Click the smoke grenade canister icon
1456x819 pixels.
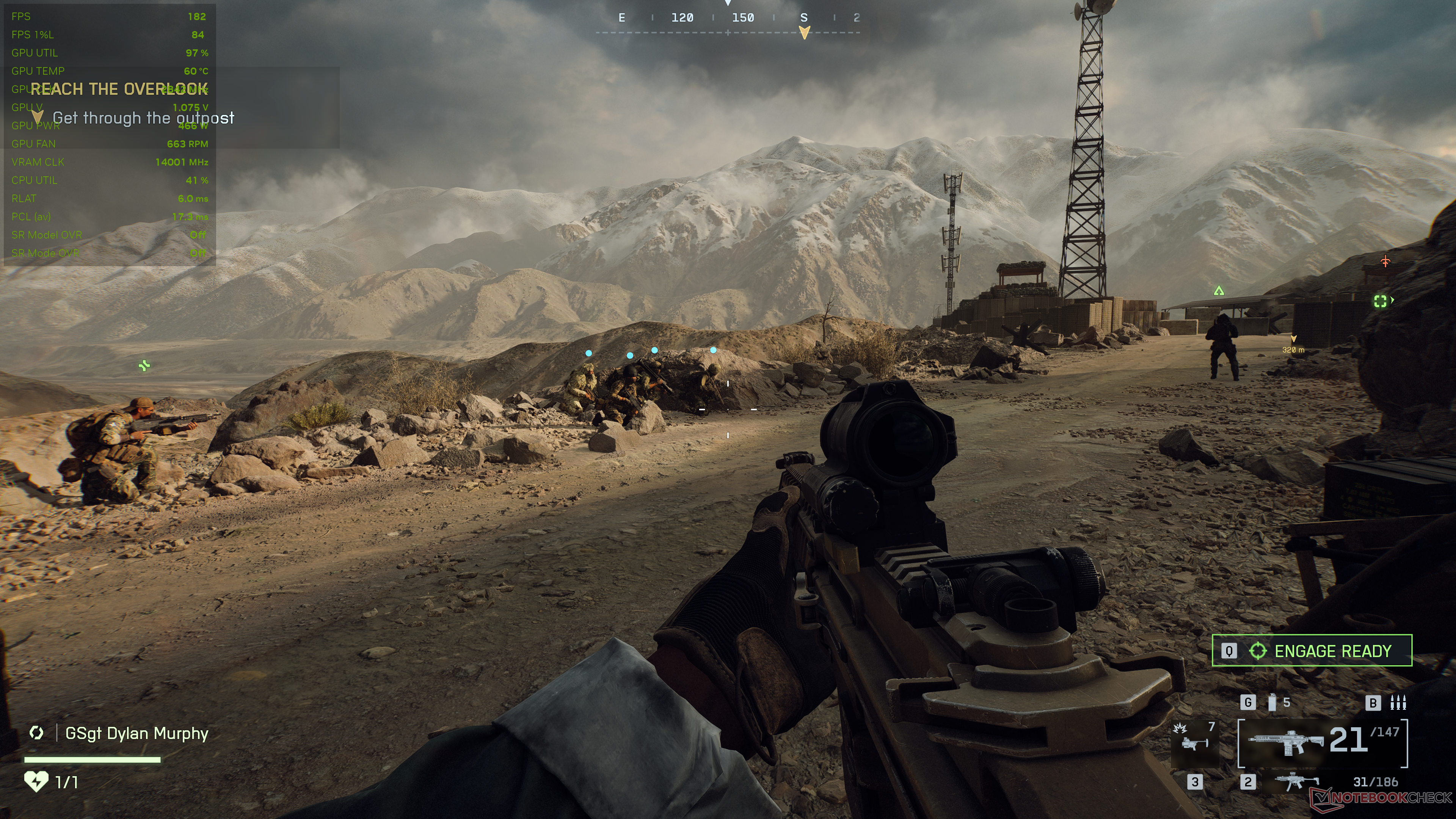[x=1272, y=703]
